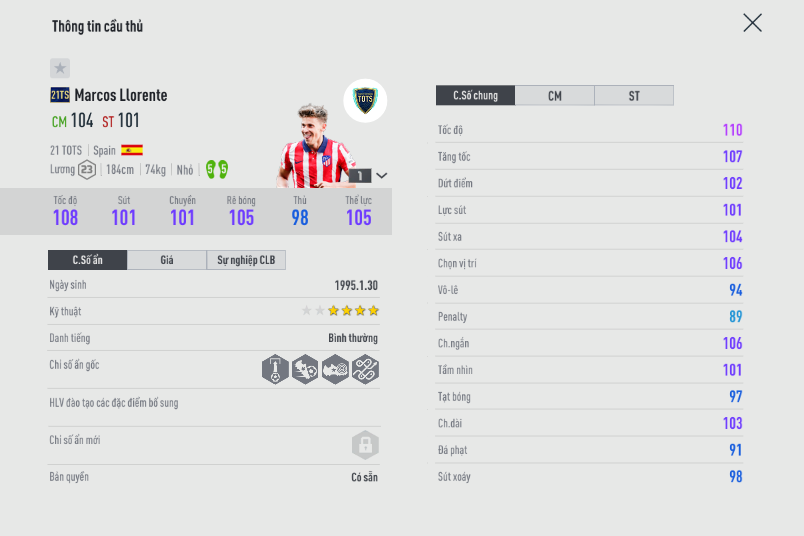
Task: Select the locked new hidden trait slot
Action: pos(365,445)
